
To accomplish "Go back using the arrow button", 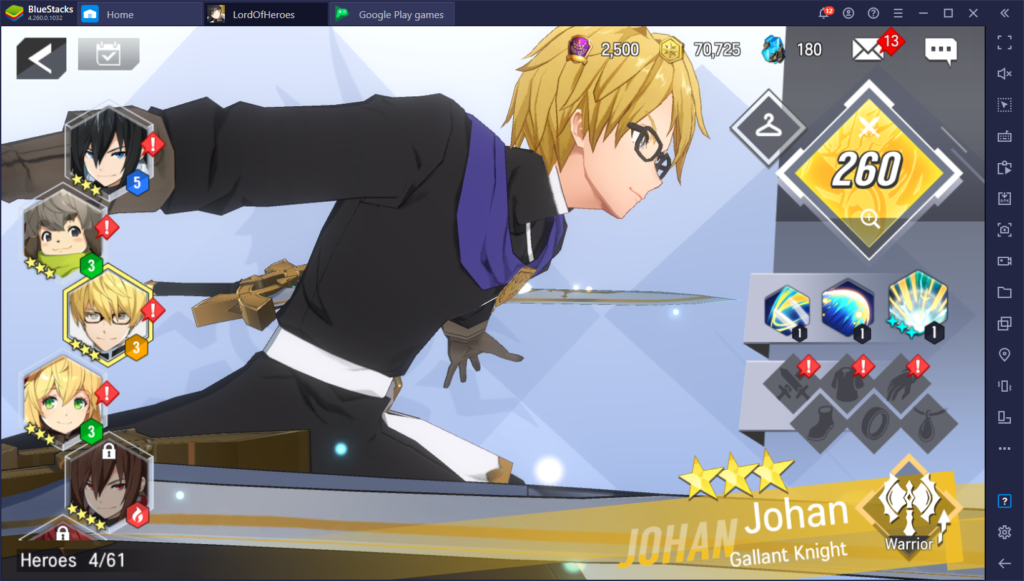I will [x=41, y=59].
